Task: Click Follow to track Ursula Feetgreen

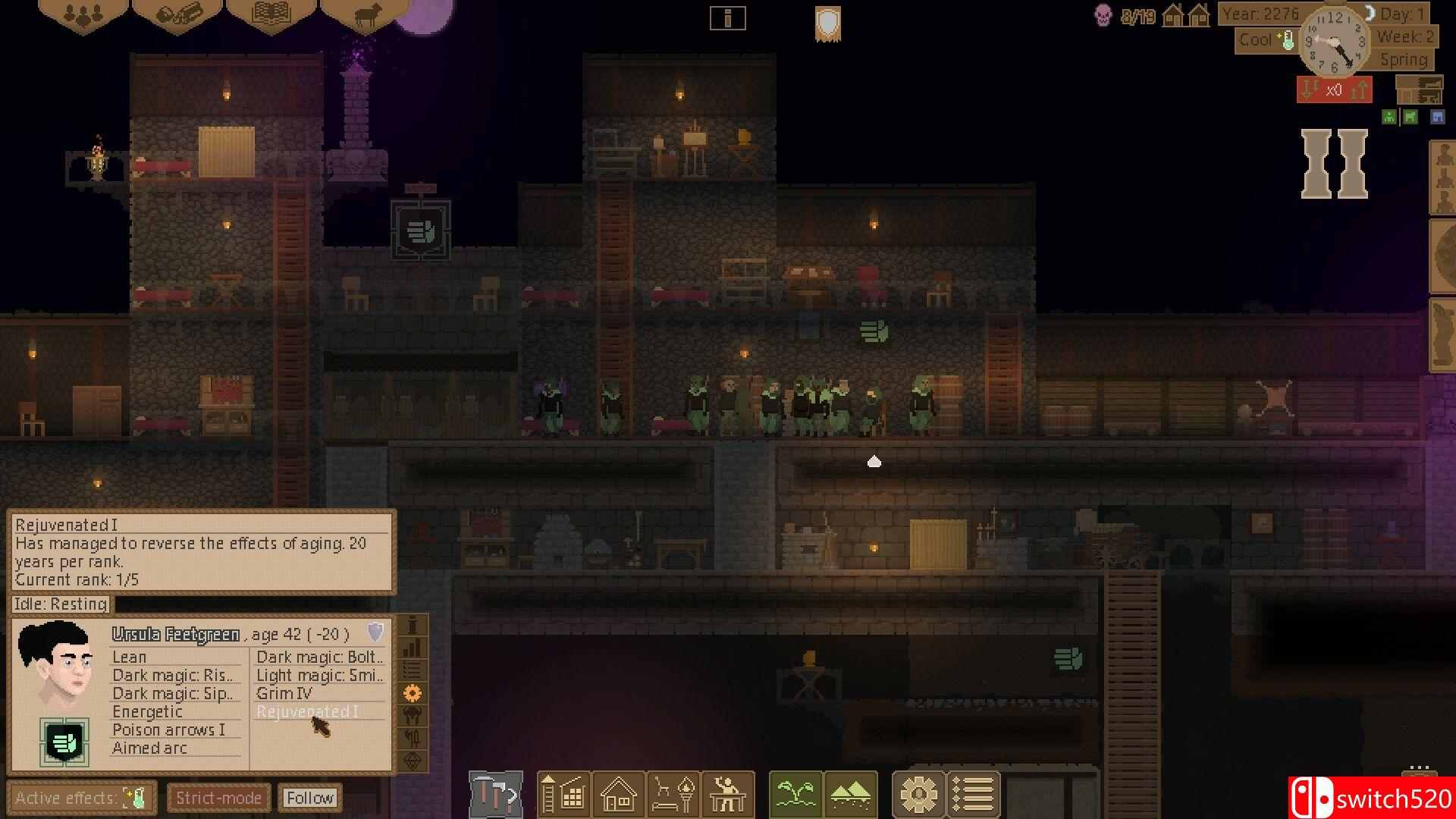Action: tap(309, 797)
